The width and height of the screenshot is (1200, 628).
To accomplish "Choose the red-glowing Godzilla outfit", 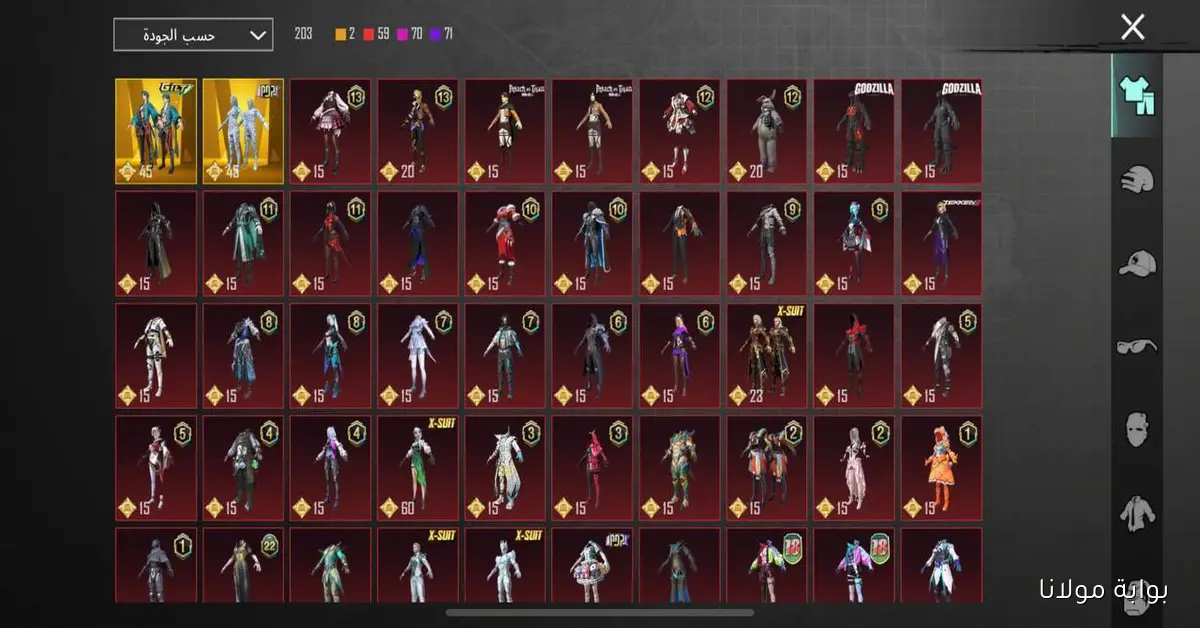I will pyautogui.click(x=853, y=131).
